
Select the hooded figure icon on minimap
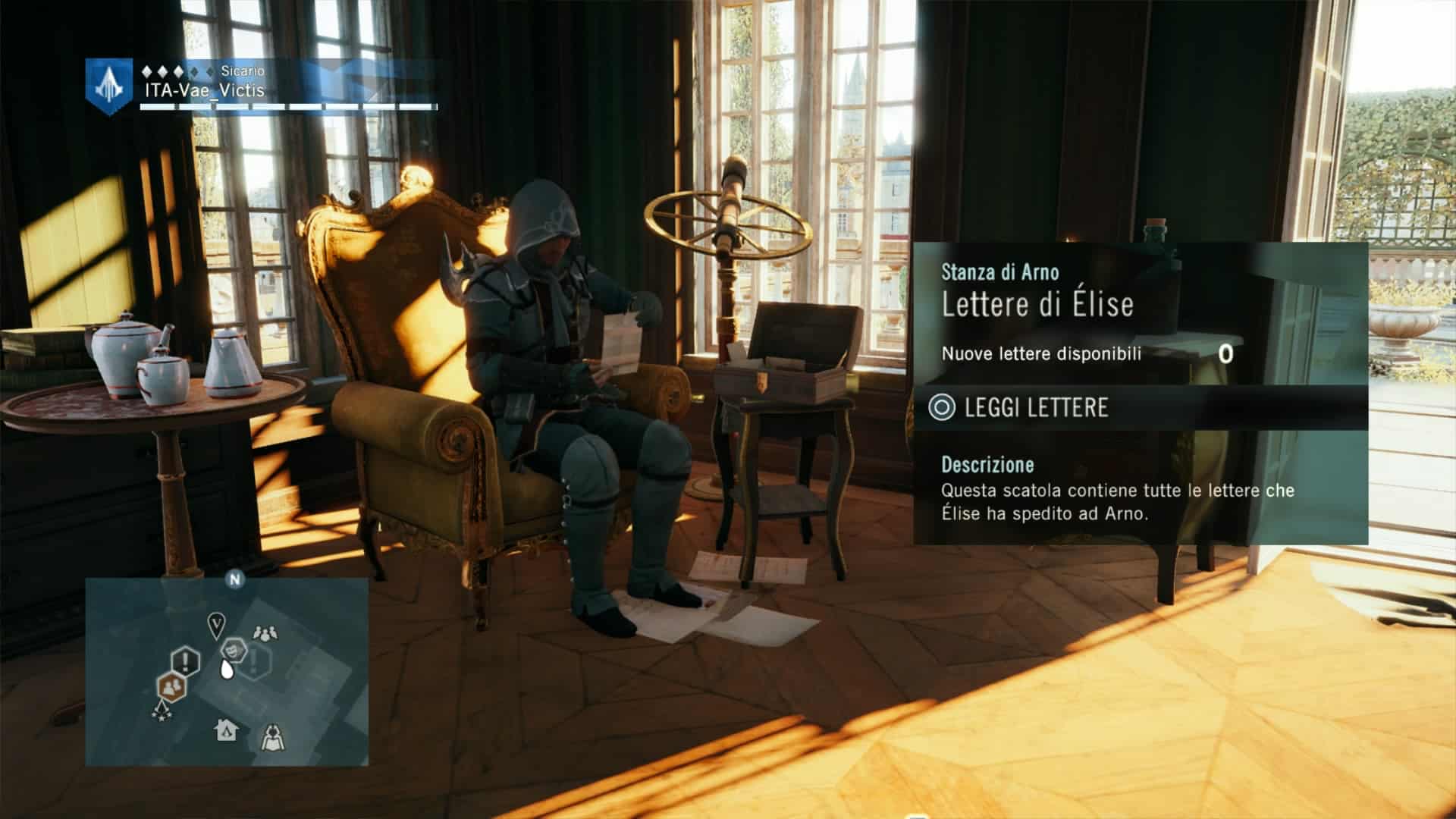pyautogui.click(x=273, y=736)
